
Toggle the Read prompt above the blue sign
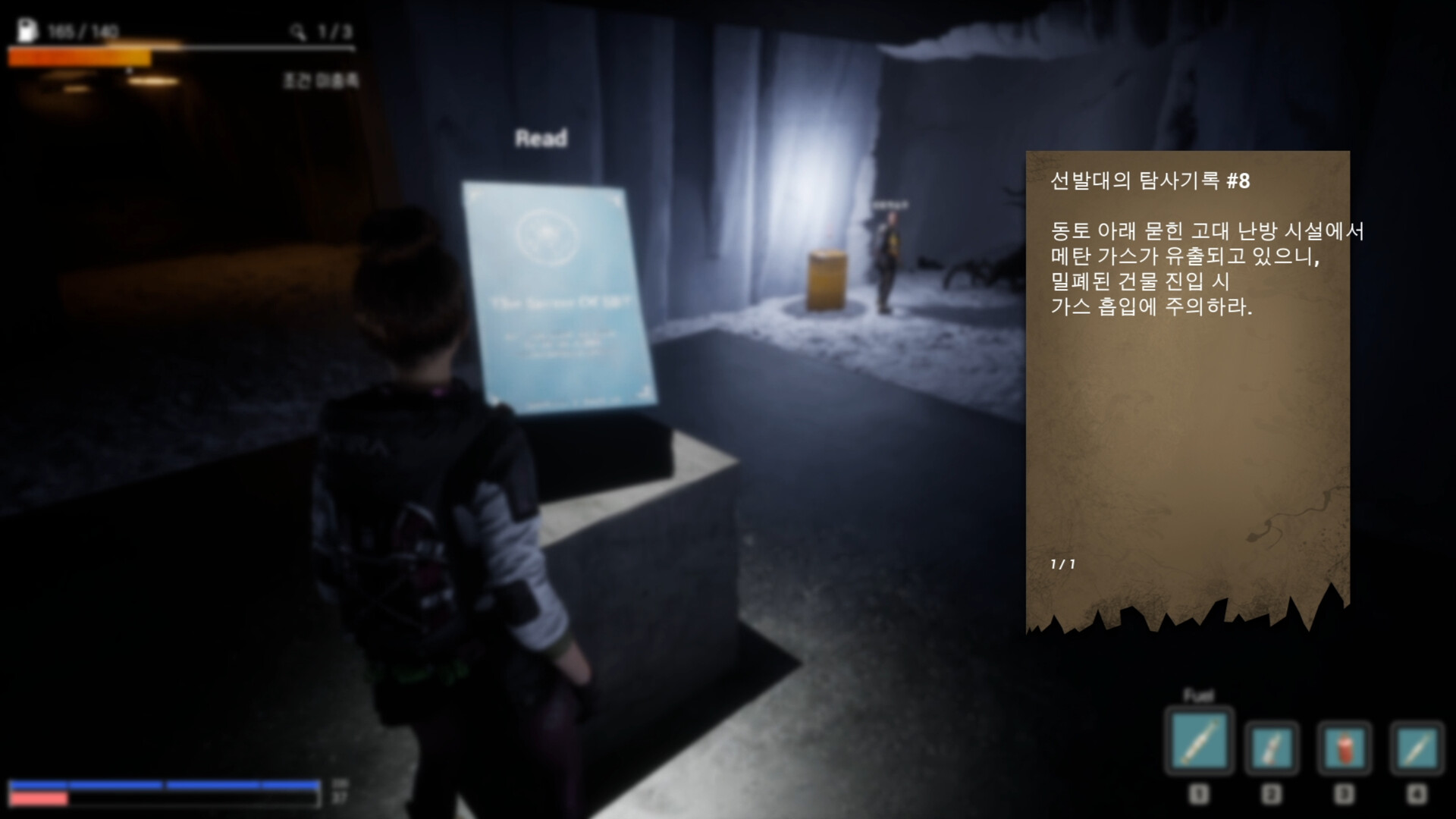pos(541,137)
